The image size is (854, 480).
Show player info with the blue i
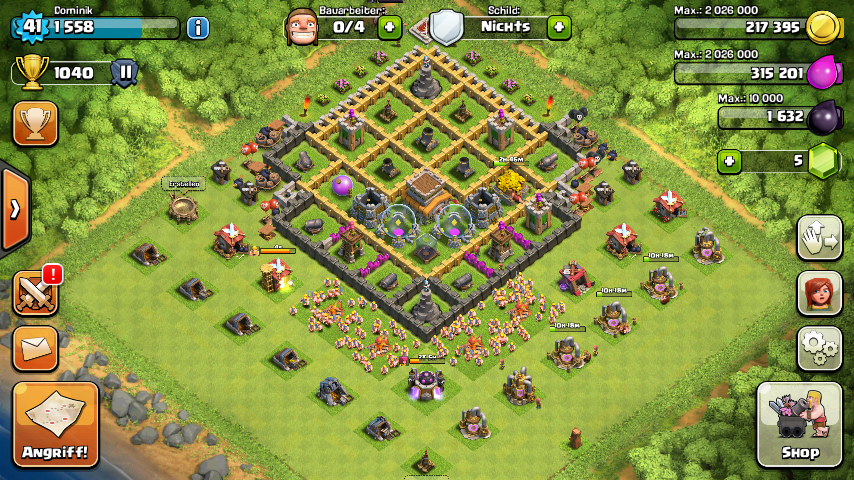[x=198, y=27]
